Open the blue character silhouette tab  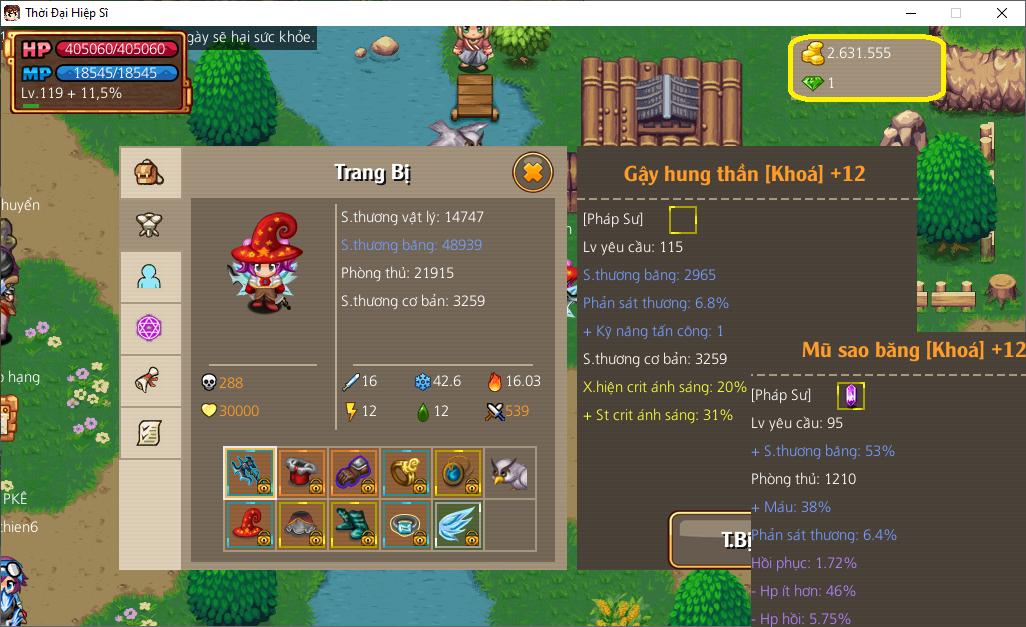coord(150,277)
